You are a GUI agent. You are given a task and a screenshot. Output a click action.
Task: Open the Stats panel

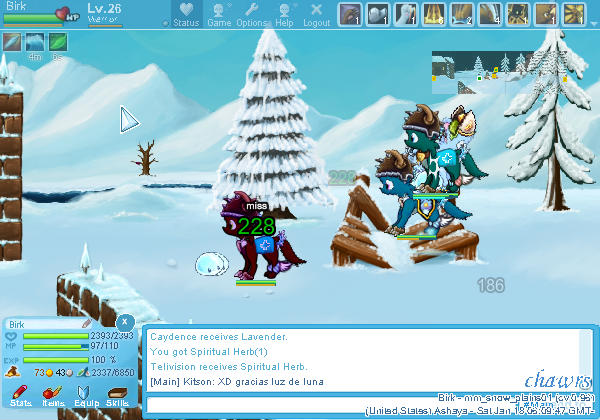(20, 393)
